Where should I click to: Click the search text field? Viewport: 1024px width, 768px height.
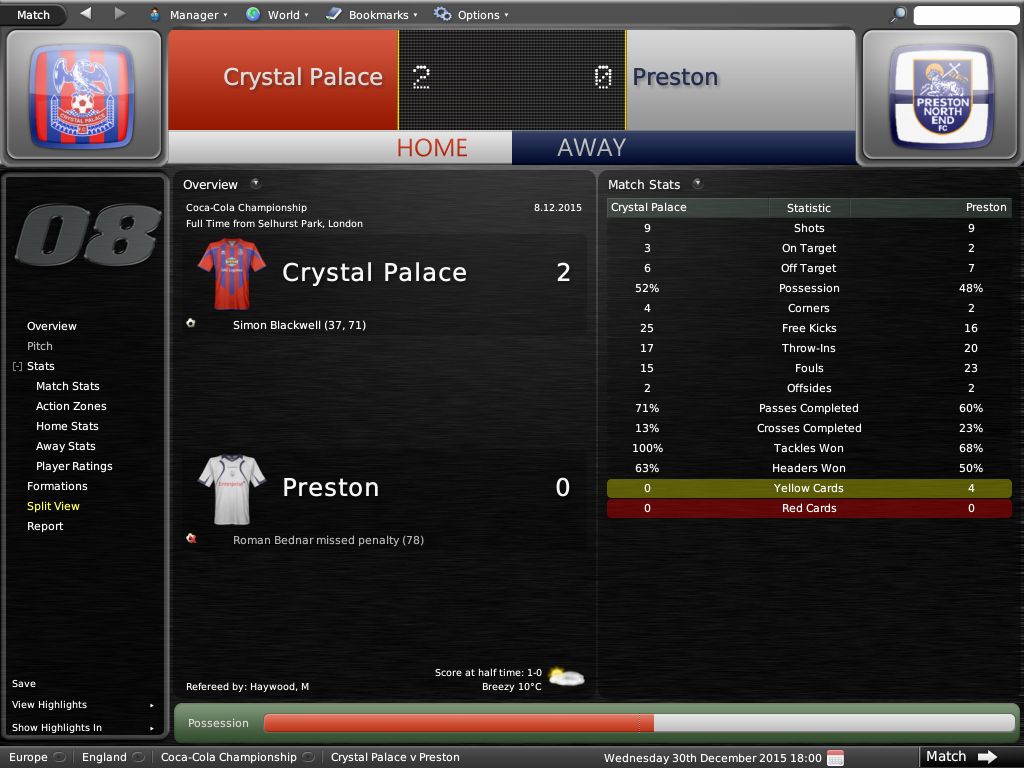point(965,15)
